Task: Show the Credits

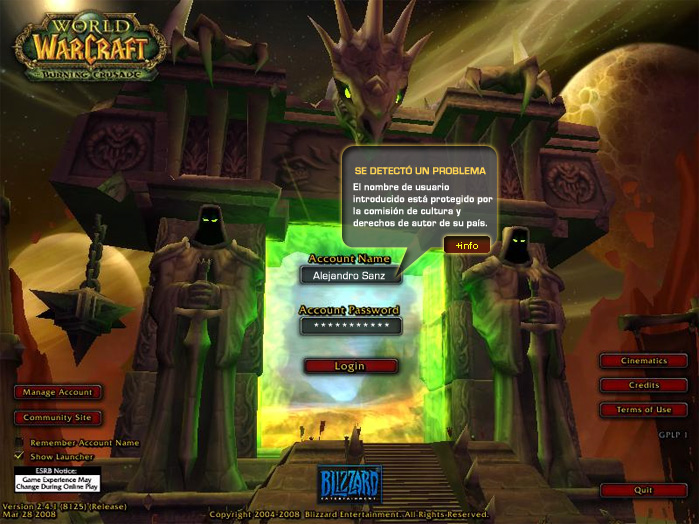Action: (x=644, y=385)
